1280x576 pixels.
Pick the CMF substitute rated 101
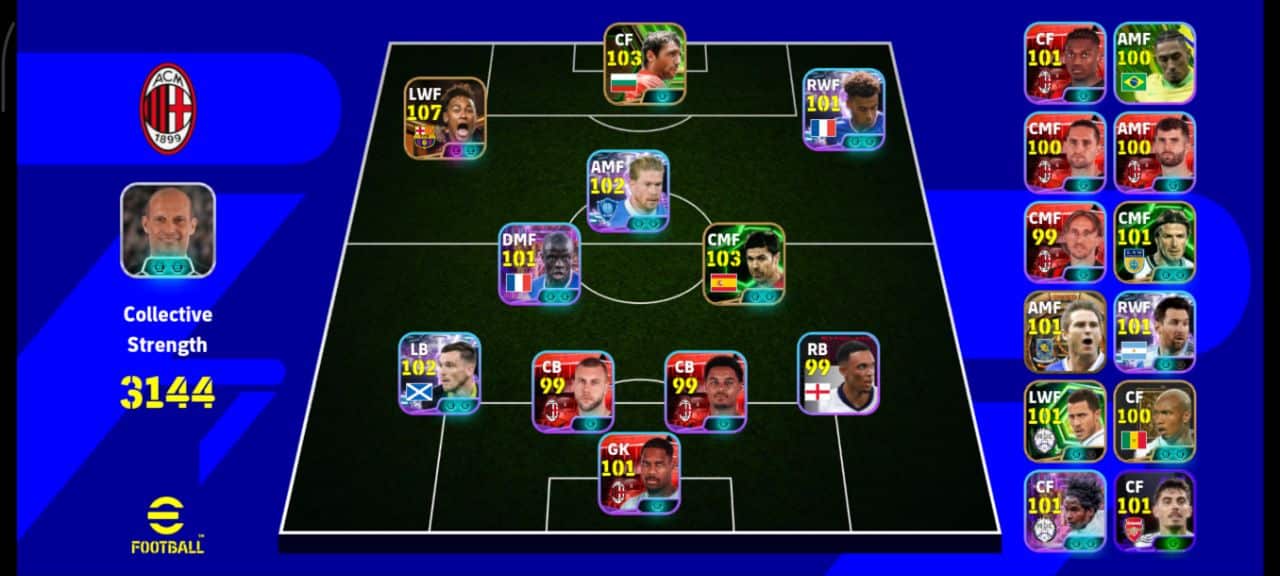pos(1154,242)
